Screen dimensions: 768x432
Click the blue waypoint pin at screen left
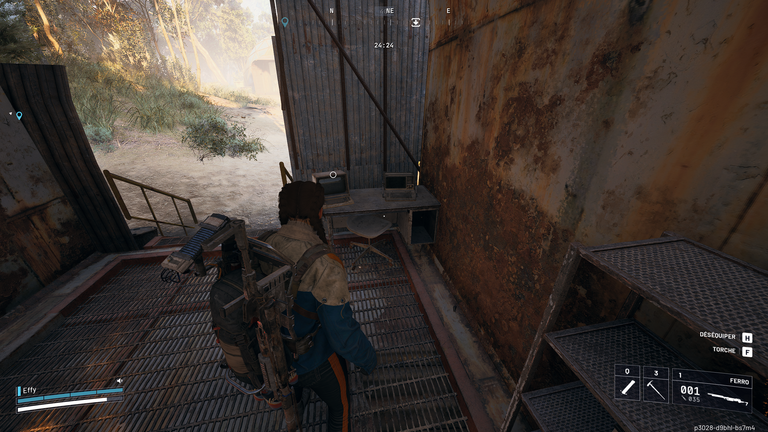(18, 116)
